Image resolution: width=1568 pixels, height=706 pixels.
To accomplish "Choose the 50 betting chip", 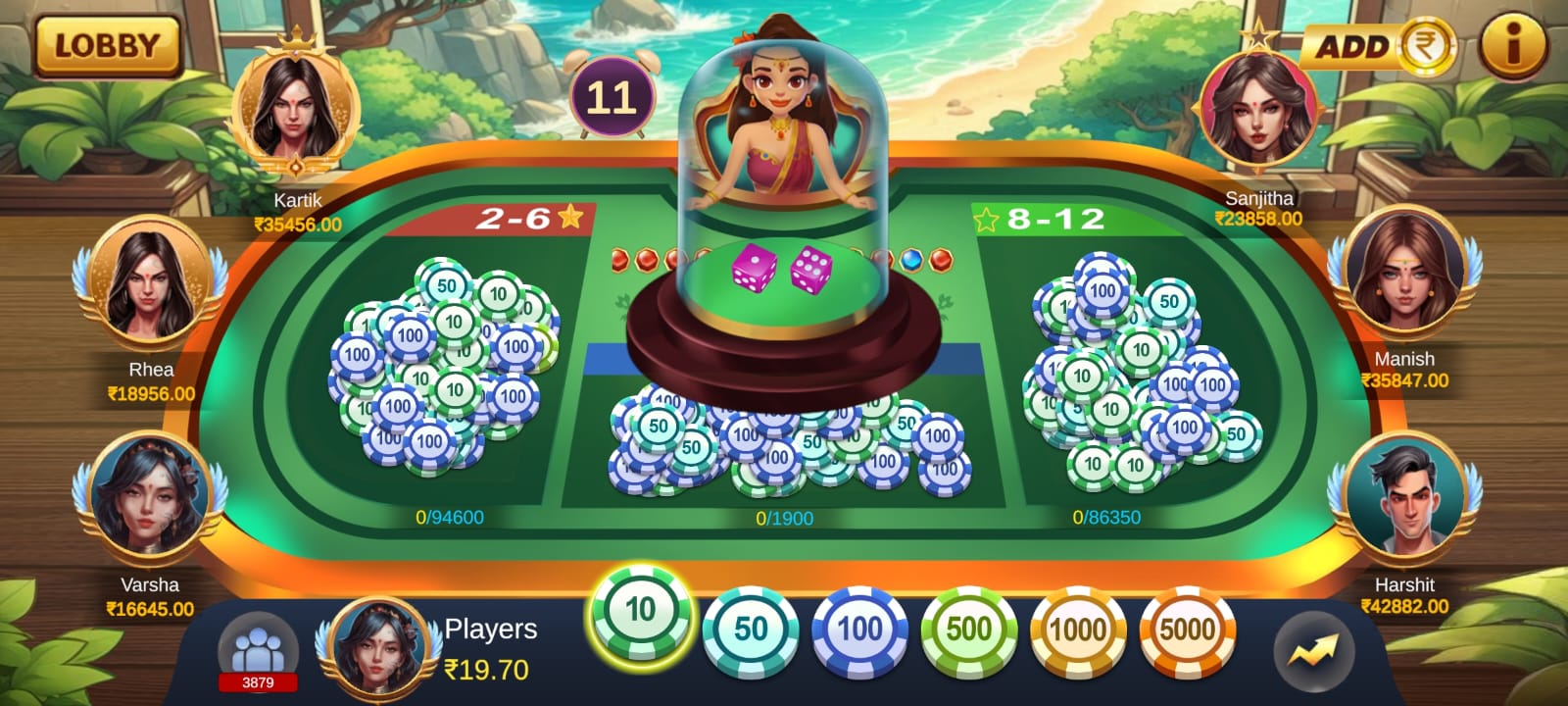I will tap(751, 629).
